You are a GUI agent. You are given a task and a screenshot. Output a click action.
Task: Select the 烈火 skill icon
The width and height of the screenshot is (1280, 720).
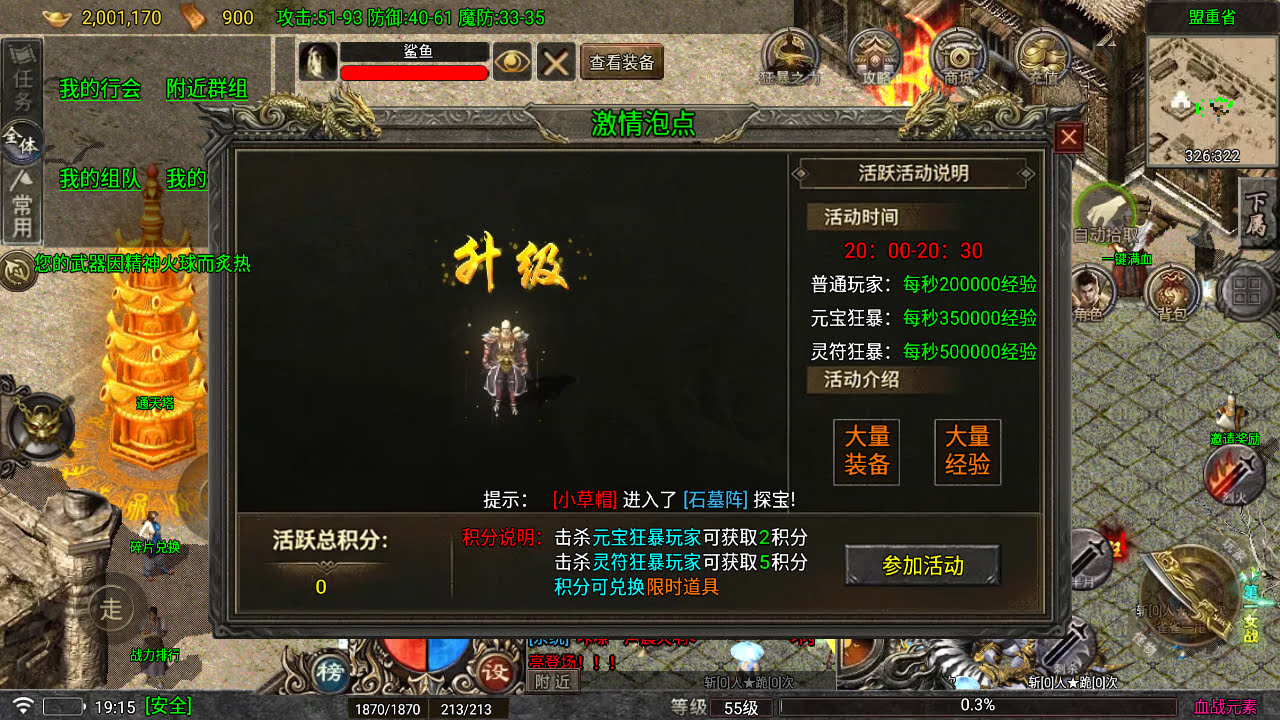pos(1233,475)
